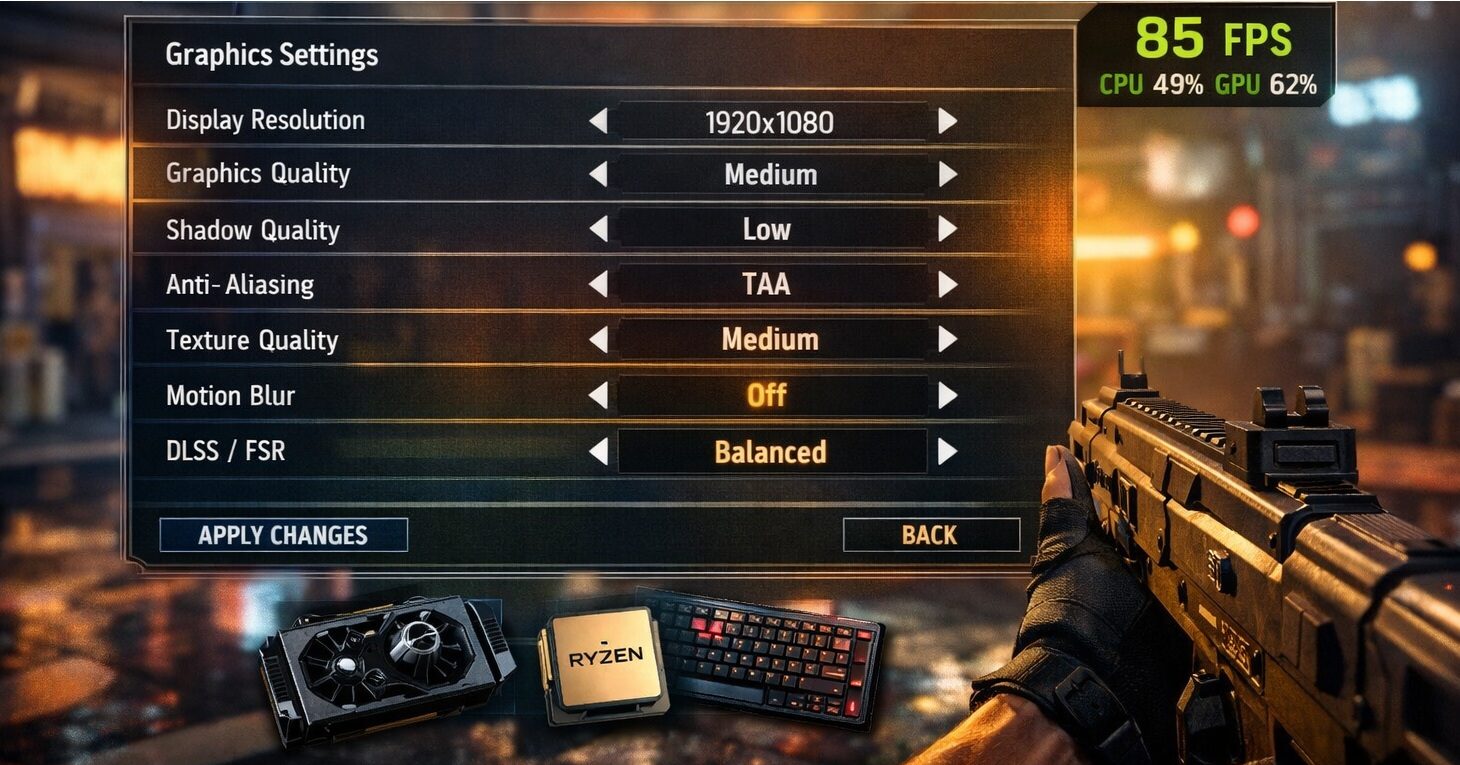The width and height of the screenshot is (1460, 765).
Task: Change Anti-Aliasing to the next option
Action: (x=947, y=285)
